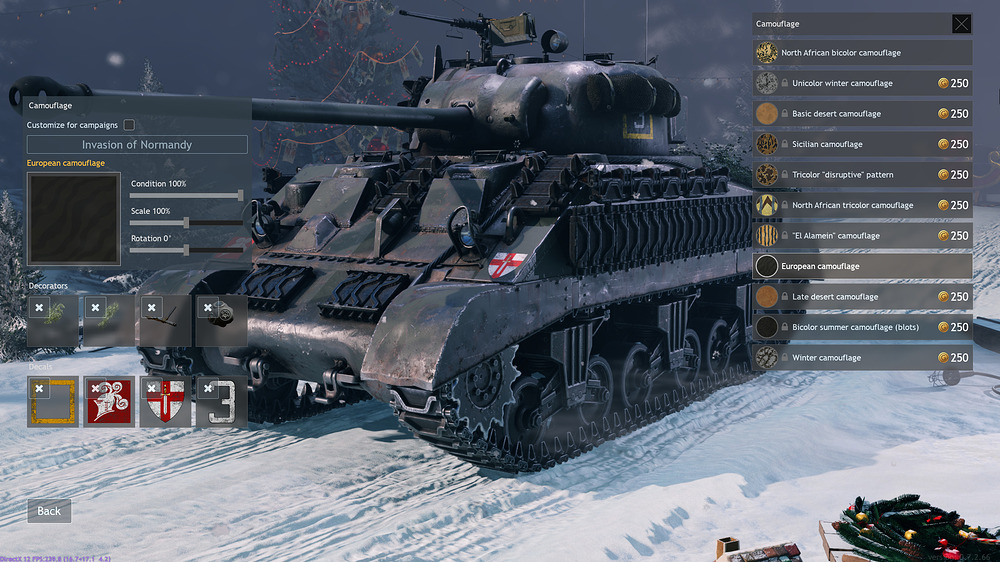Adjust the Scale slider
Viewport: 1000px width, 562px height.
click(x=187, y=222)
